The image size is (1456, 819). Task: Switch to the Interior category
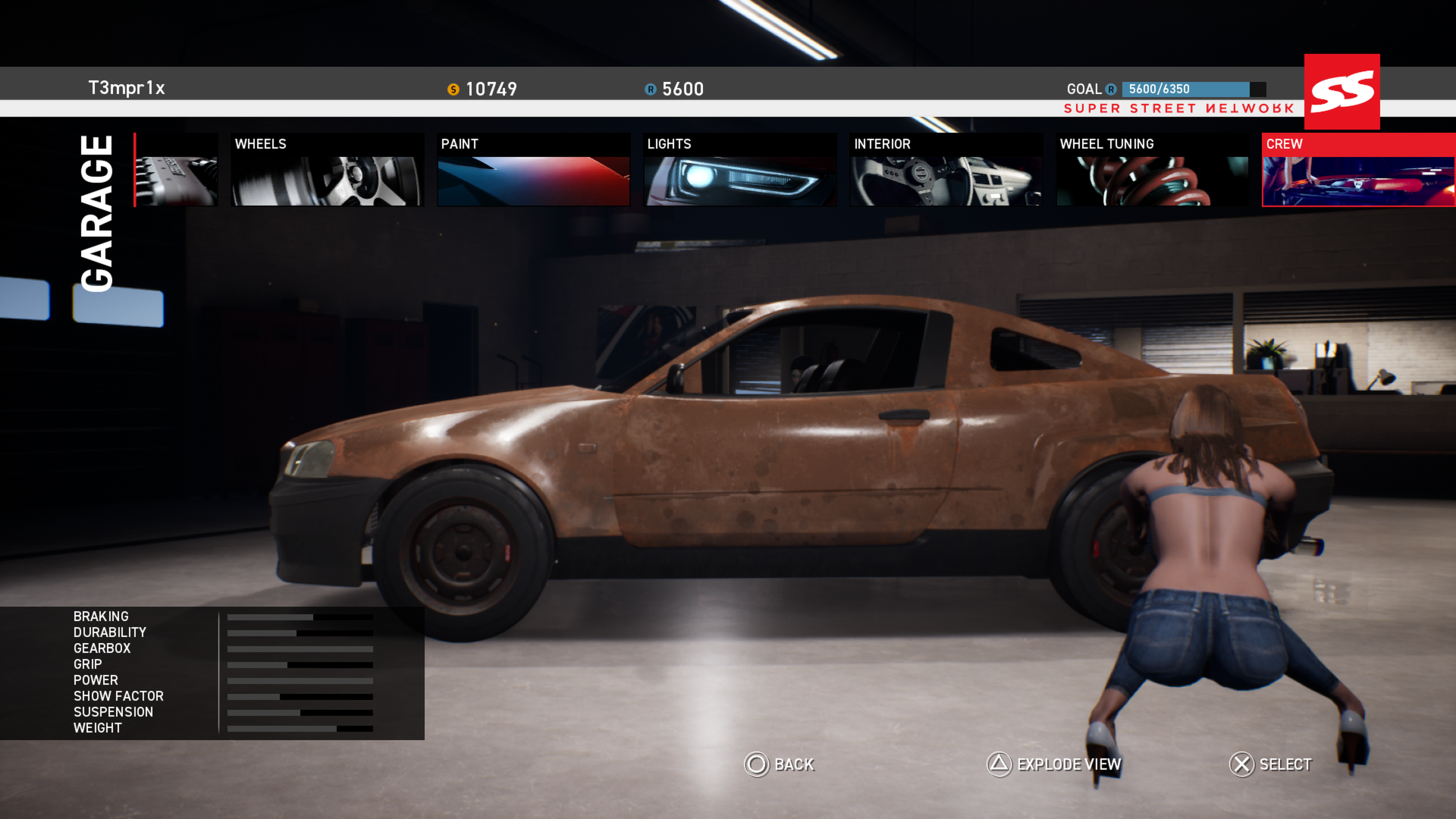pos(946,171)
